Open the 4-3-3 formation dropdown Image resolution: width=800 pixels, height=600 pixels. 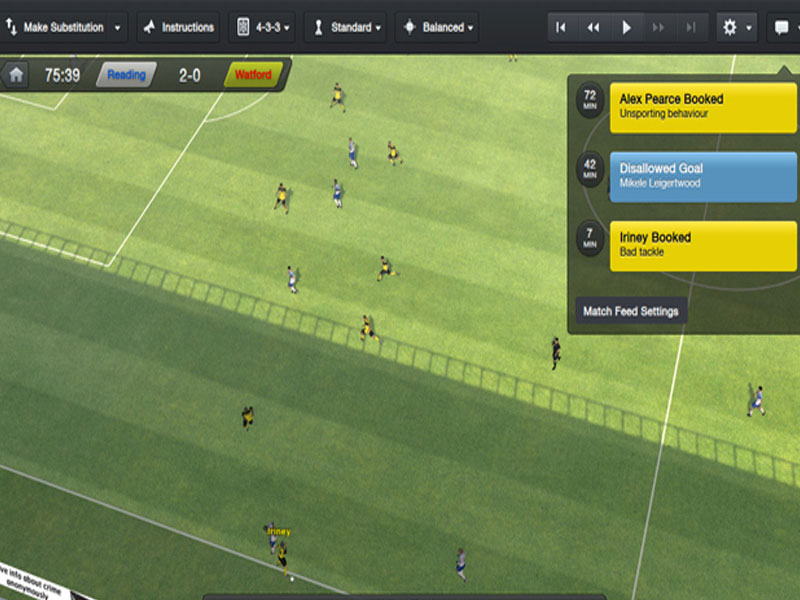coord(264,27)
